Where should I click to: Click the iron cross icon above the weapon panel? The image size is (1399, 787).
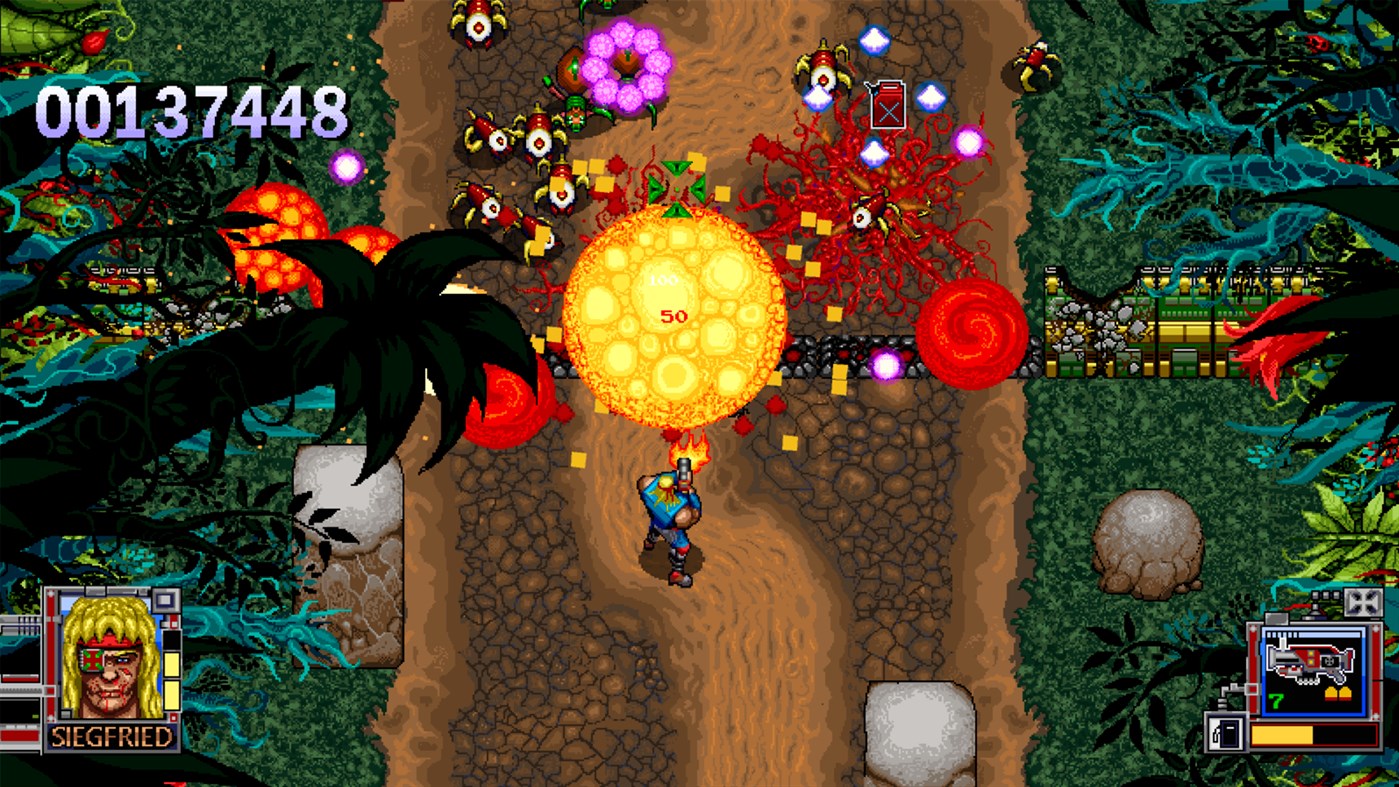pos(1364,601)
